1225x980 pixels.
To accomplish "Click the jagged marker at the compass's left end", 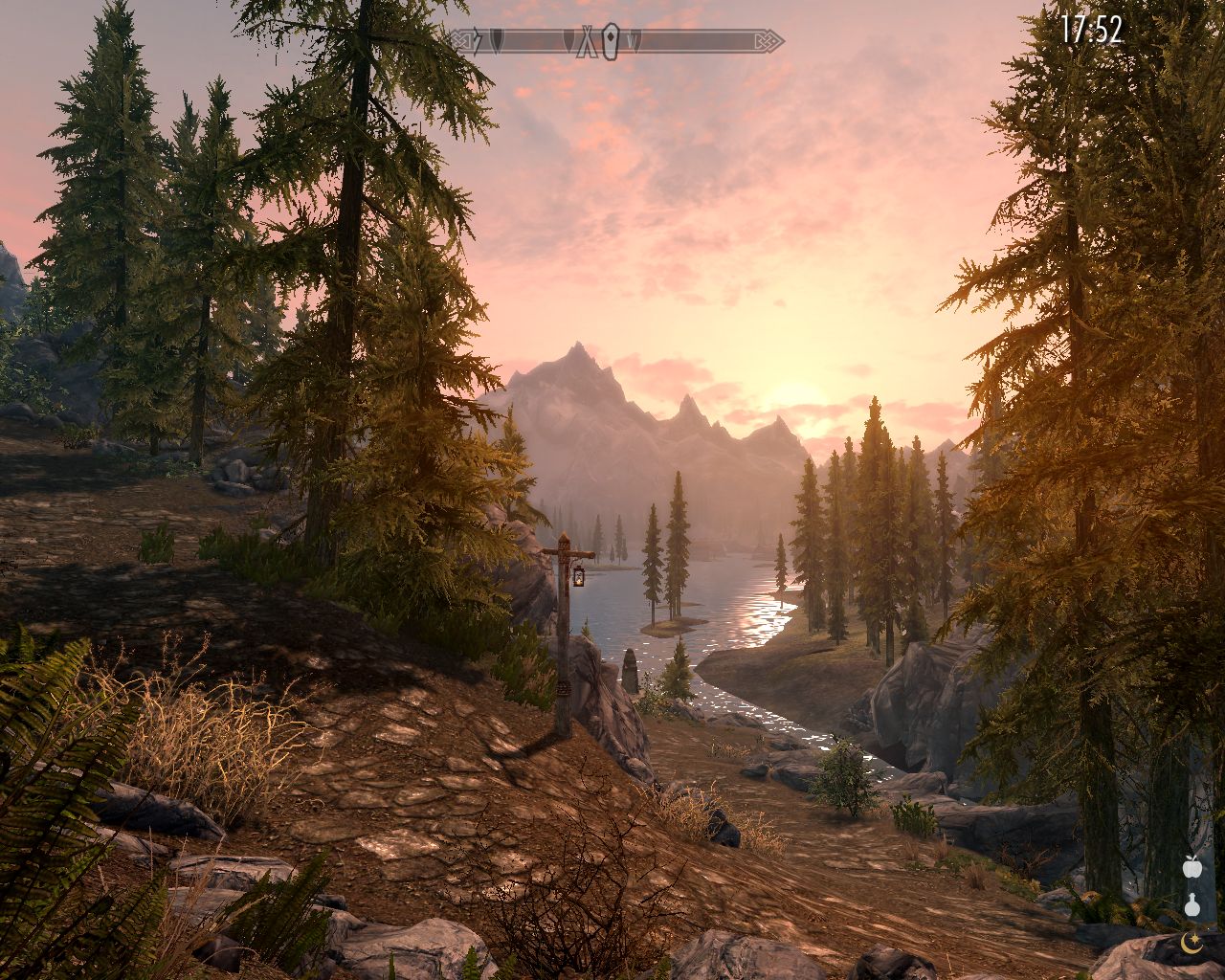I will click(x=476, y=41).
